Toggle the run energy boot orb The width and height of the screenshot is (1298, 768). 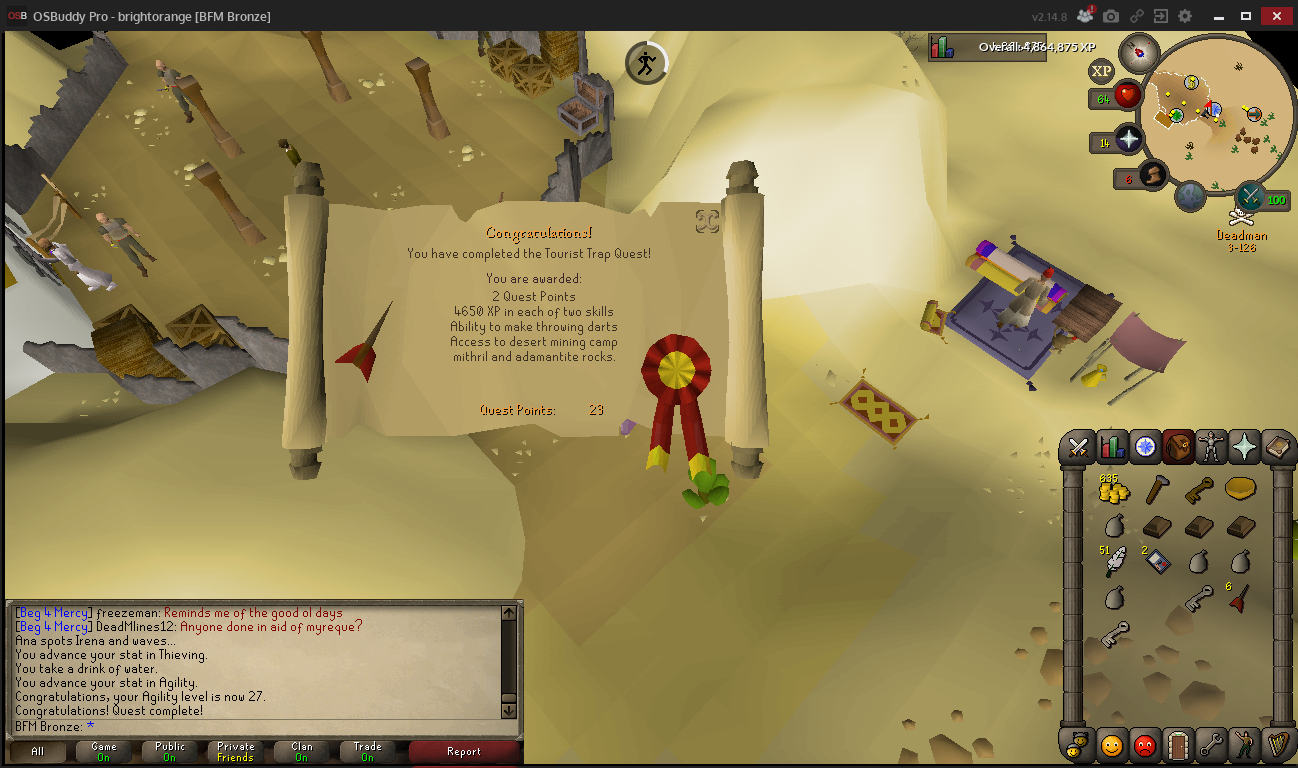[x=1152, y=176]
